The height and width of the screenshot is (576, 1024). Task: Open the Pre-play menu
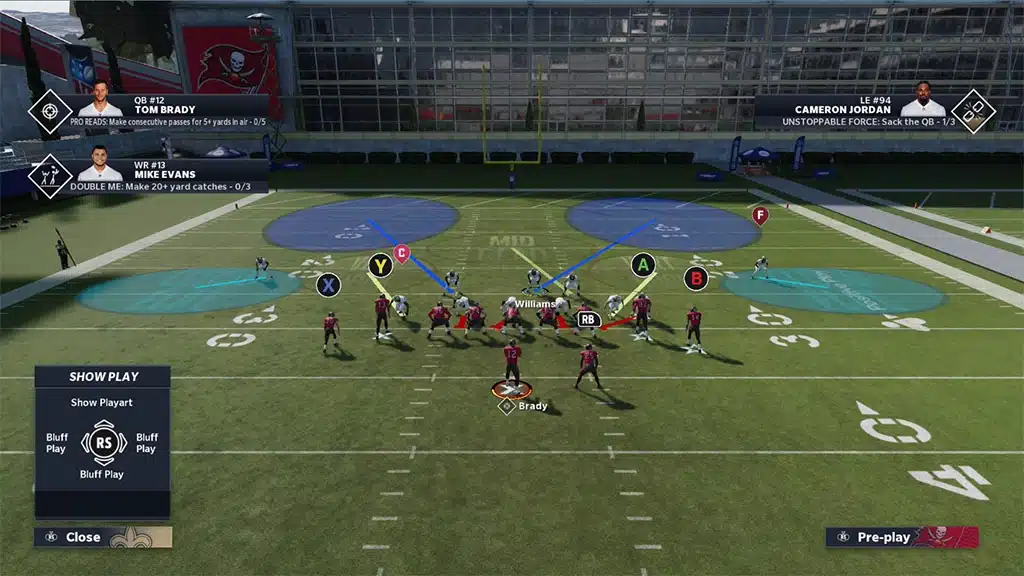tap(883, 537)
